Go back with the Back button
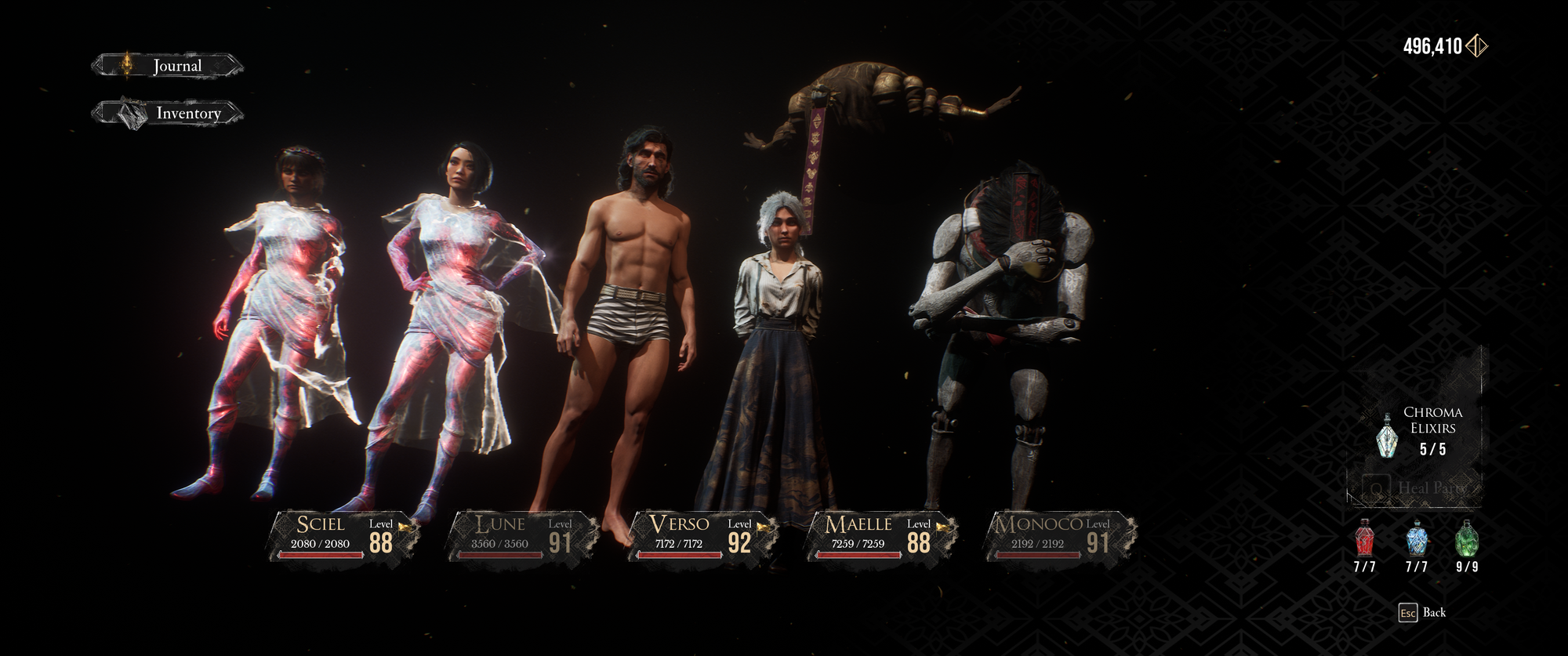The height and width of the screenshot is (656, 1568). click(x=1424, y=613)
